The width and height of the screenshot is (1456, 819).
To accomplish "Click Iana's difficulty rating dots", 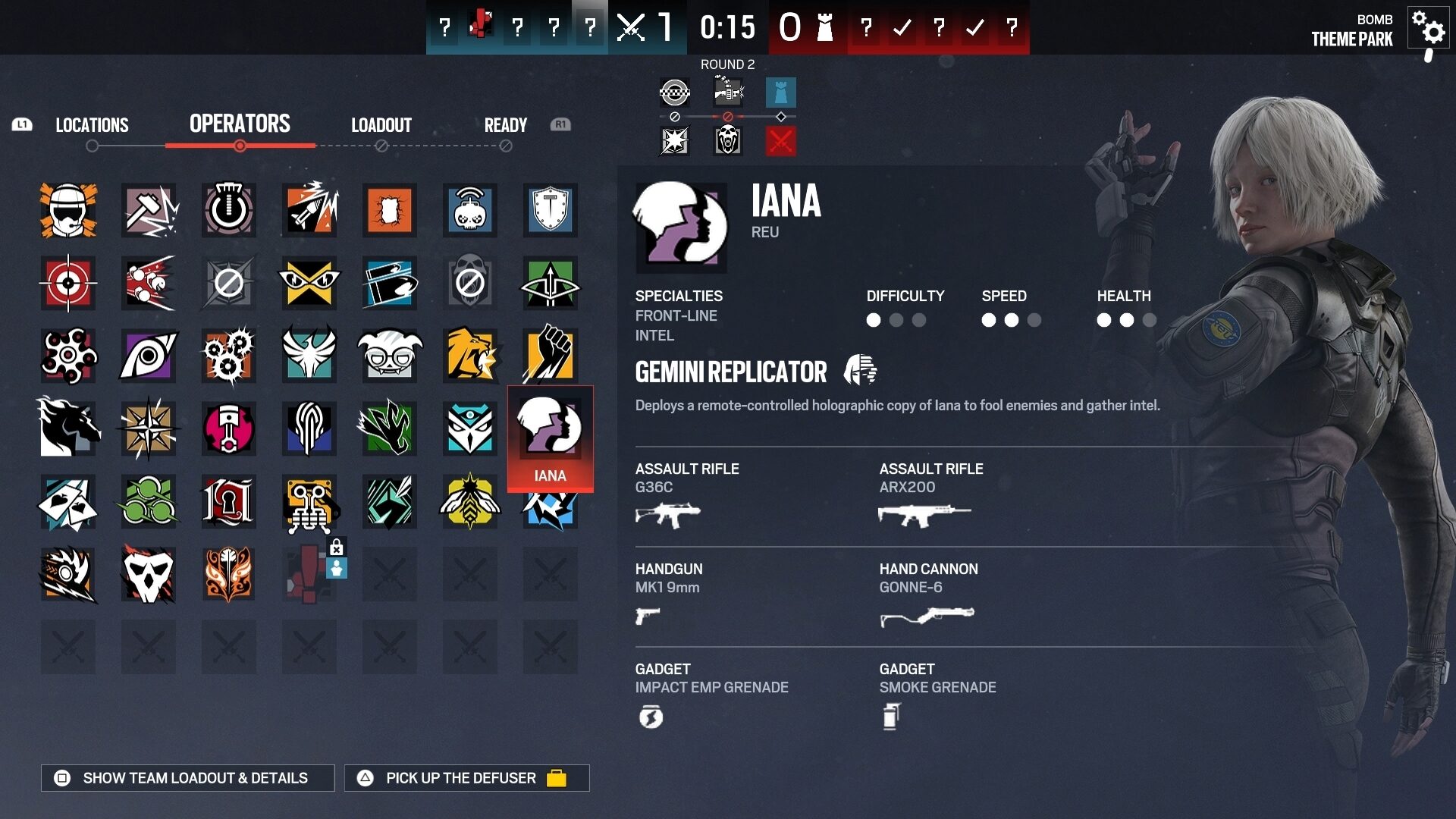I will 896,321.
